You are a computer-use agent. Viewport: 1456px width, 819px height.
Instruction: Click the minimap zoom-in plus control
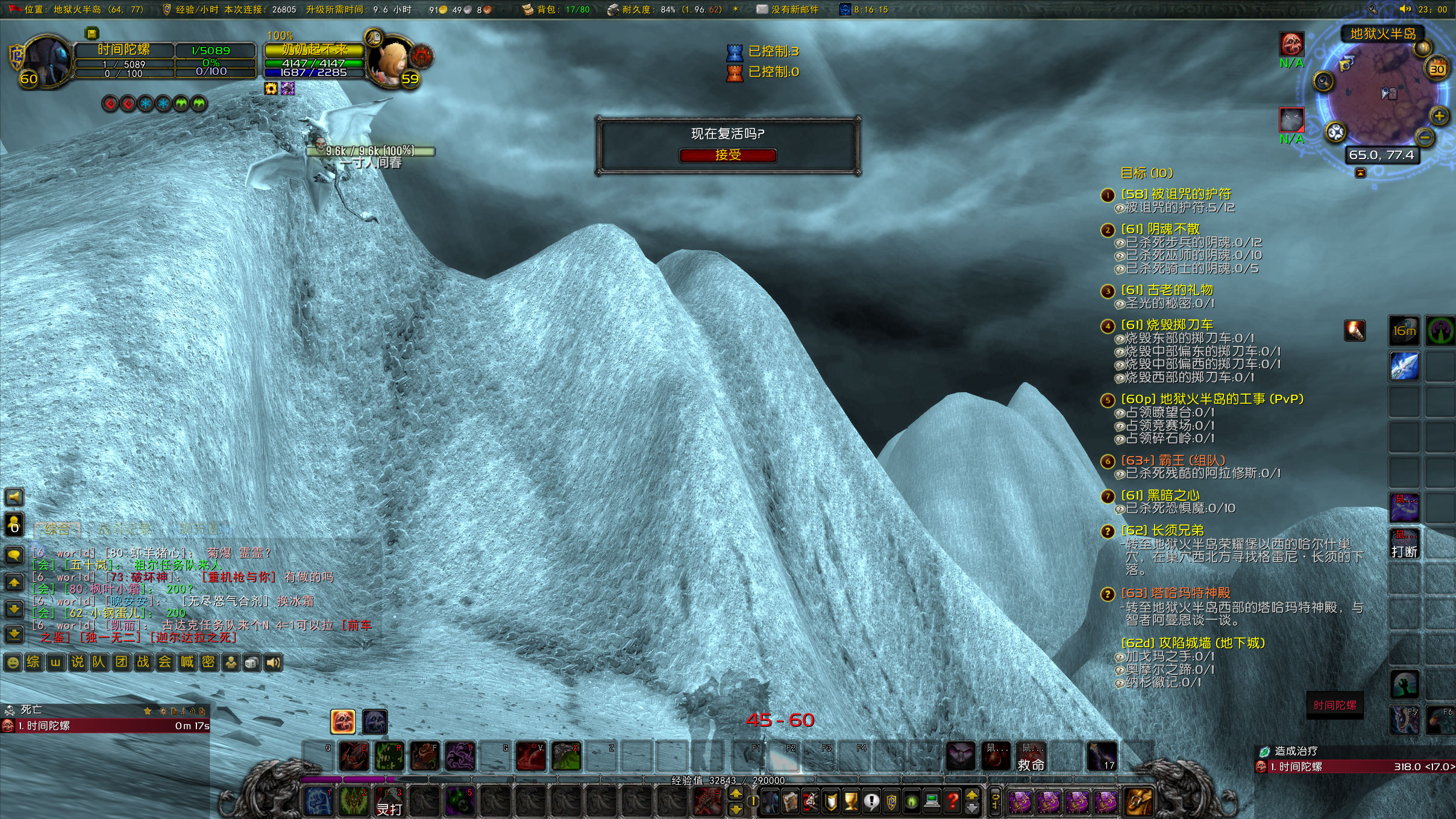(x=1439, y=116)
